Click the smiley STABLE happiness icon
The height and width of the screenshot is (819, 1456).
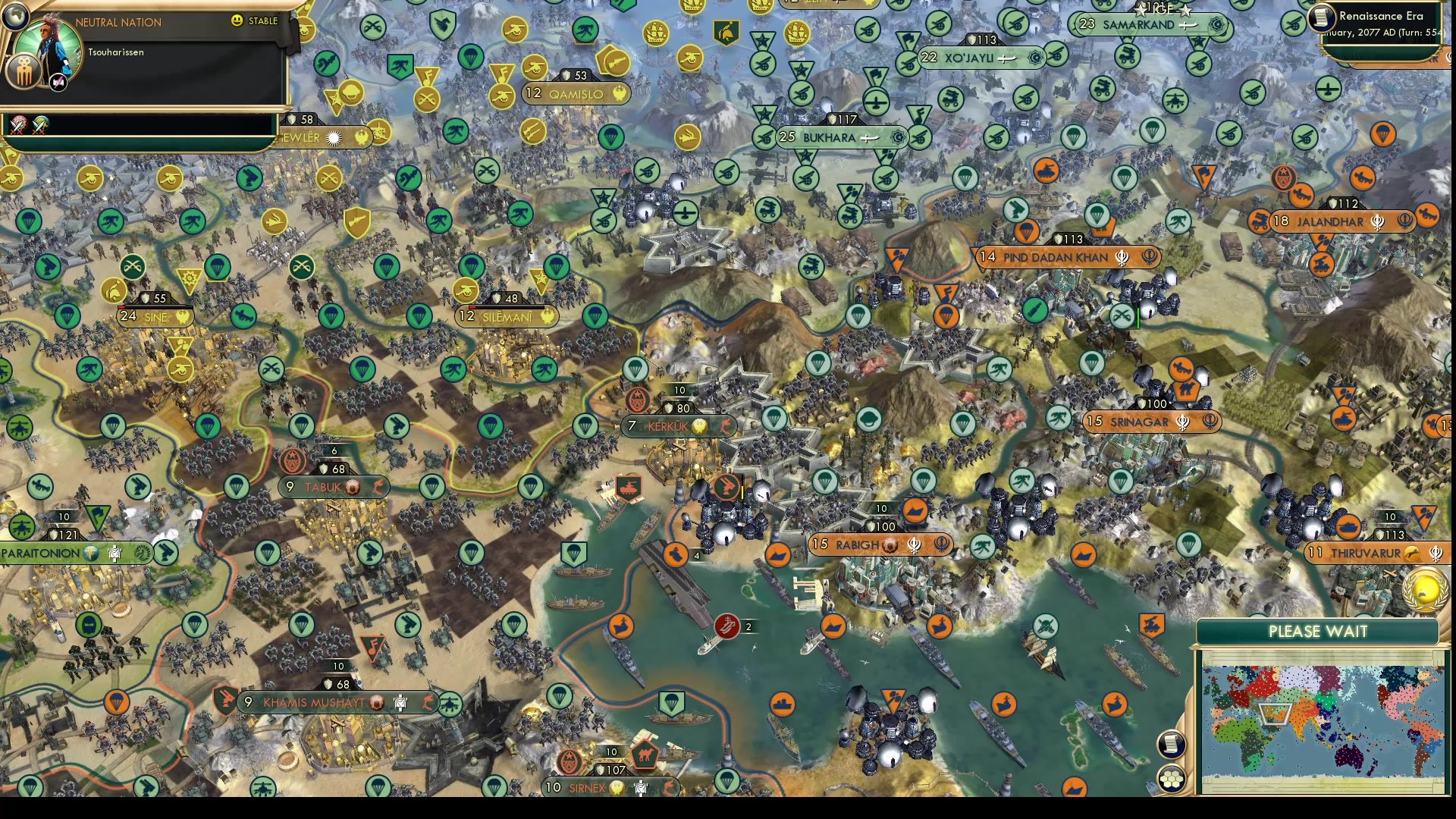[236, 20]
